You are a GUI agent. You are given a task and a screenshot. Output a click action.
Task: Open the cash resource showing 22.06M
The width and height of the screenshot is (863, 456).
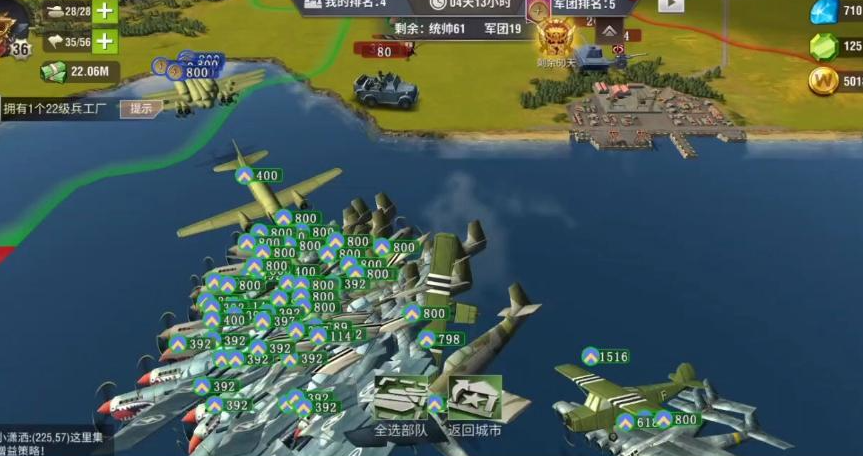tap(79, 71)
